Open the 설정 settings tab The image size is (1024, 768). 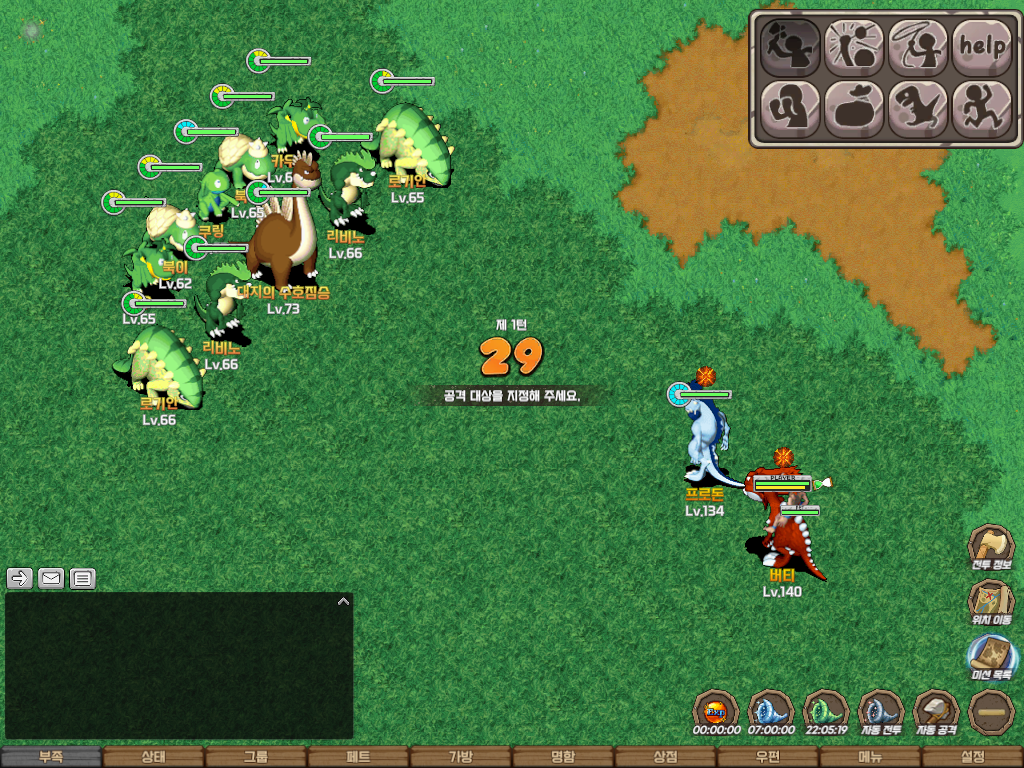[972, 758]
